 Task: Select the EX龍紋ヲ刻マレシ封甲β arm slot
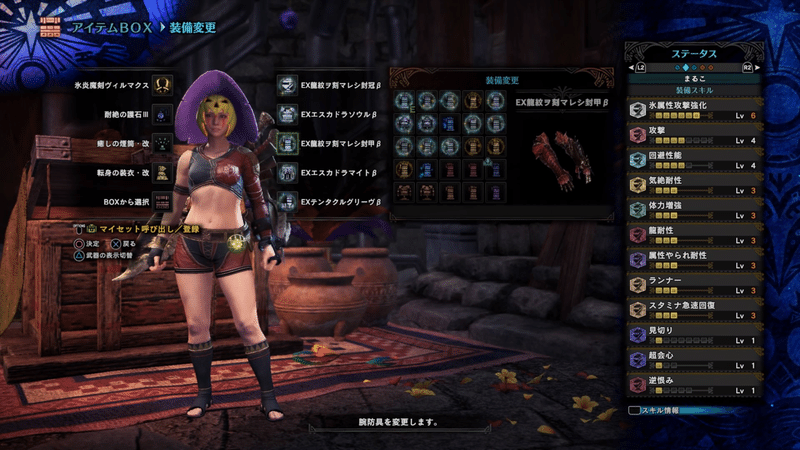click(x=286, y=143)
